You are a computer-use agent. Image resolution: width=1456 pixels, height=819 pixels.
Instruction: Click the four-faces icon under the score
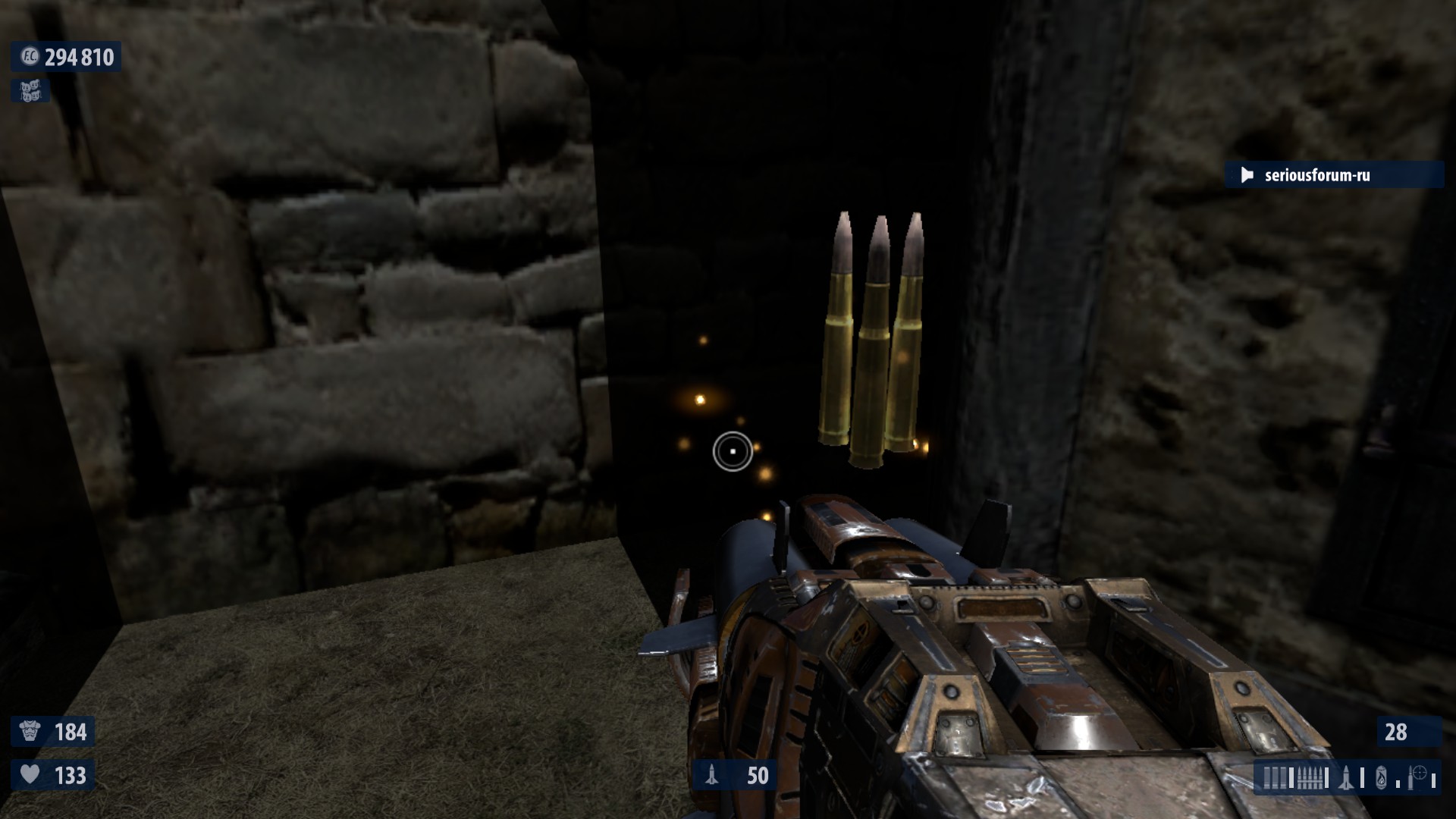coord(30,91)
